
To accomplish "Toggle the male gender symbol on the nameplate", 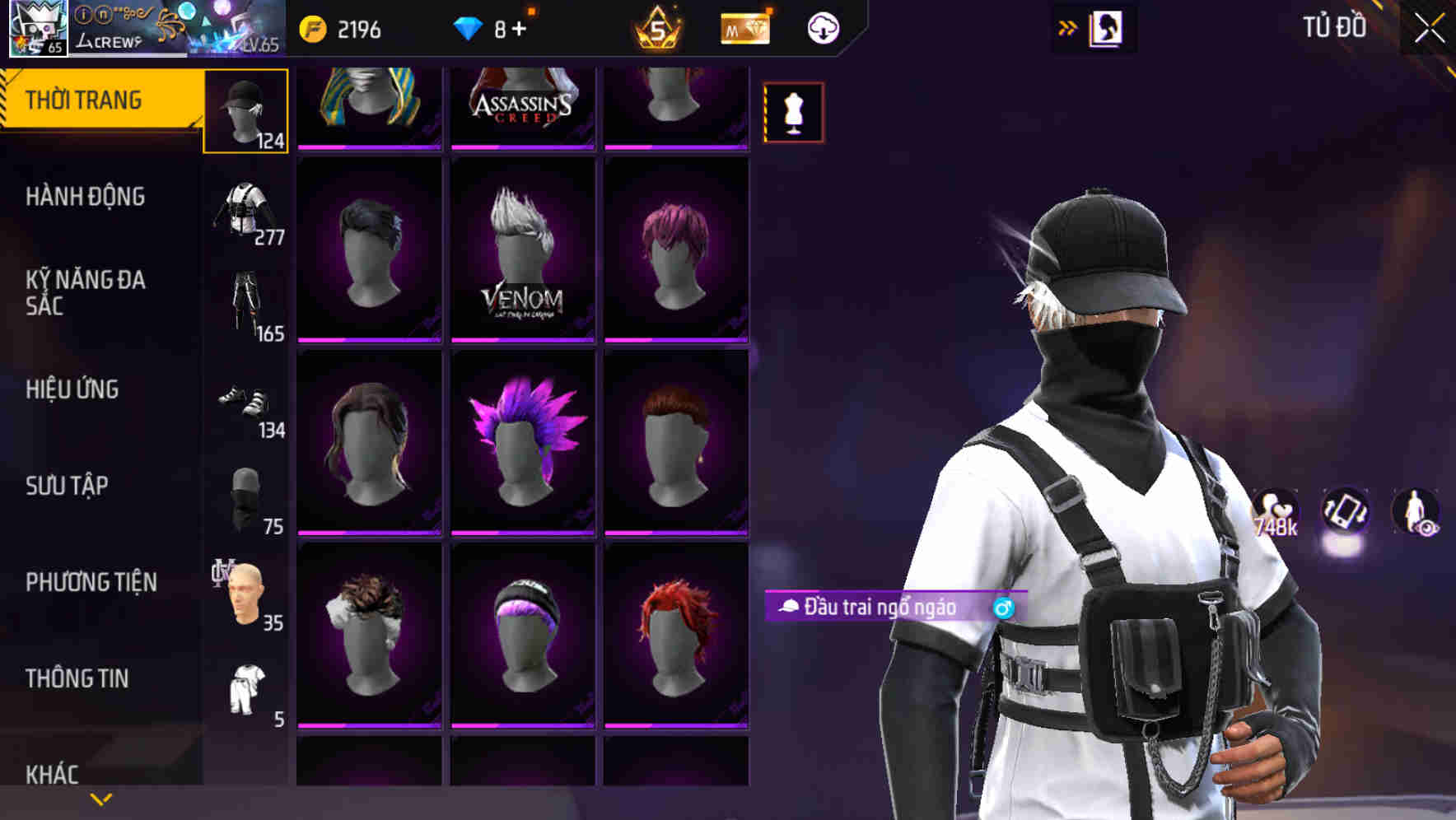I will click(x=1001, y=609).
